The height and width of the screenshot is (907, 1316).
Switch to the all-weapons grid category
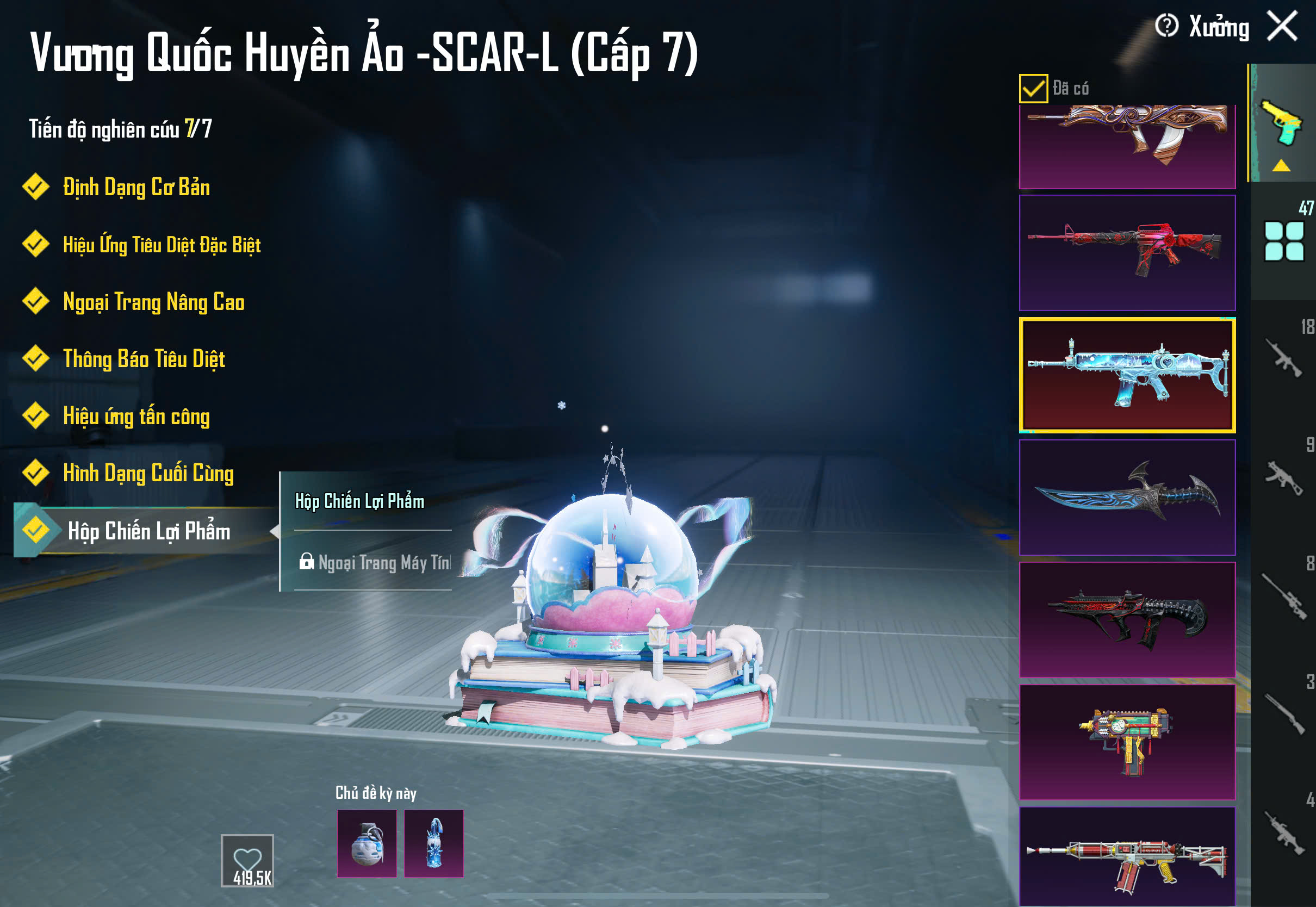(x=1283, y=241)
